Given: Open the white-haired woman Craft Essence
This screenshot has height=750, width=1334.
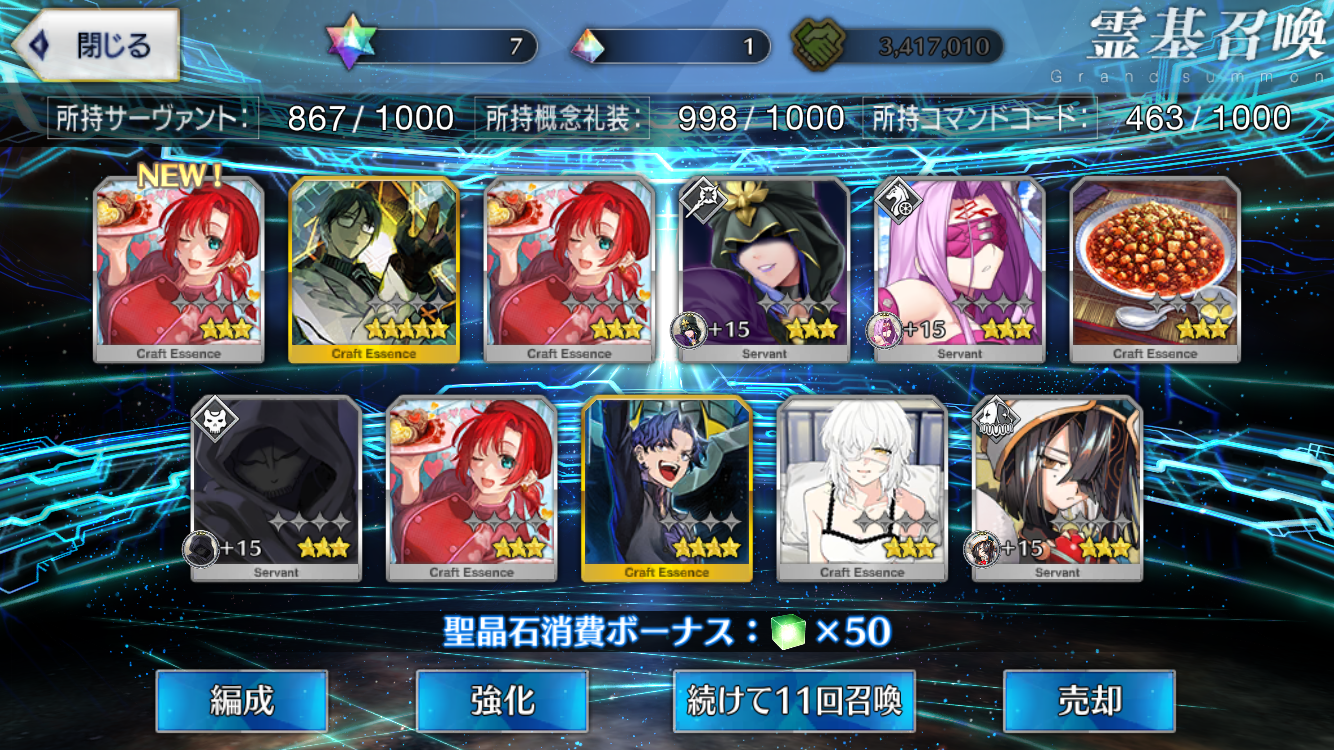Looking at the screenshot, I should (862, 487).
